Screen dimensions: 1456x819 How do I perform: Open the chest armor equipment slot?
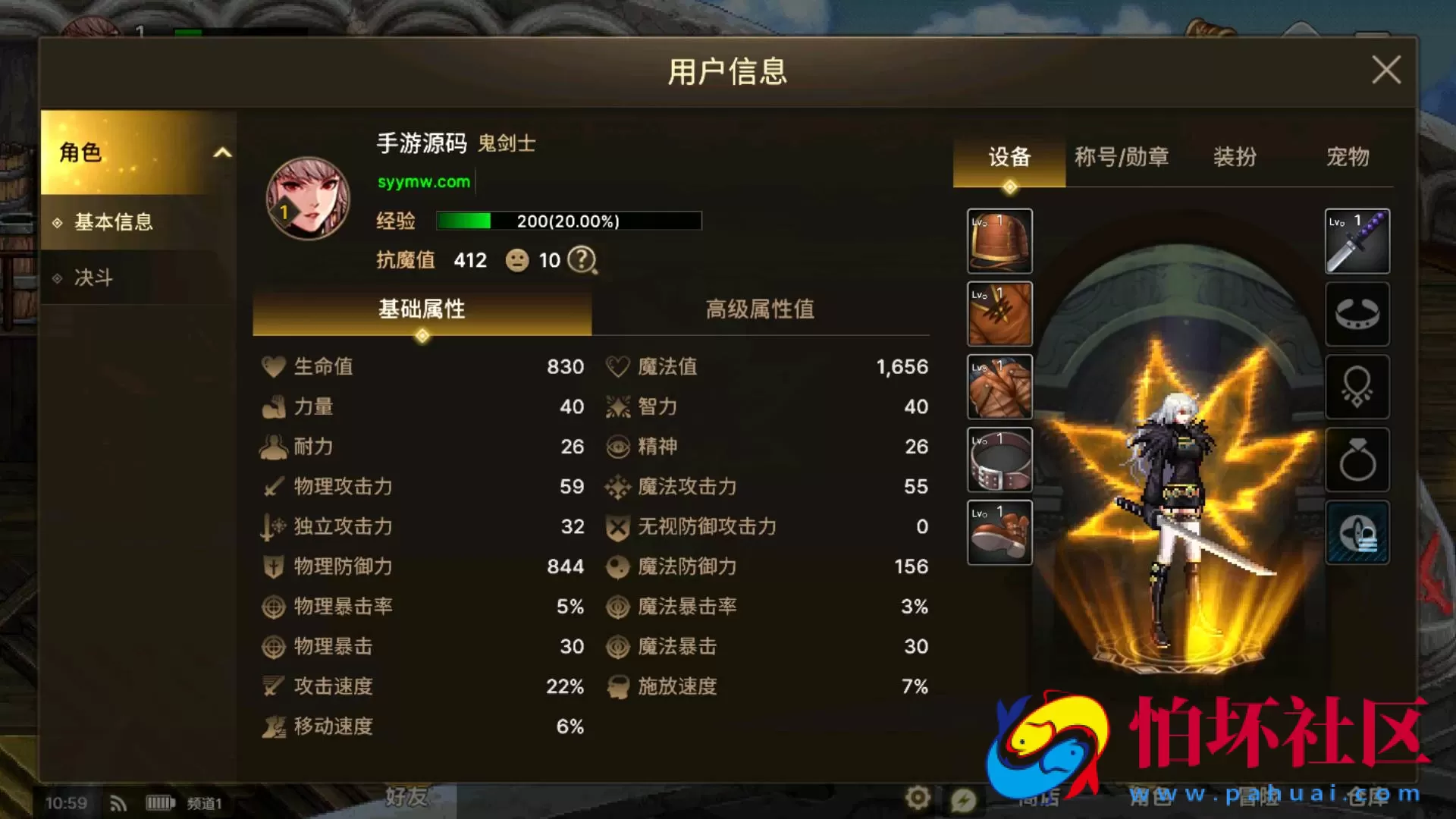[x=999, y=313]
